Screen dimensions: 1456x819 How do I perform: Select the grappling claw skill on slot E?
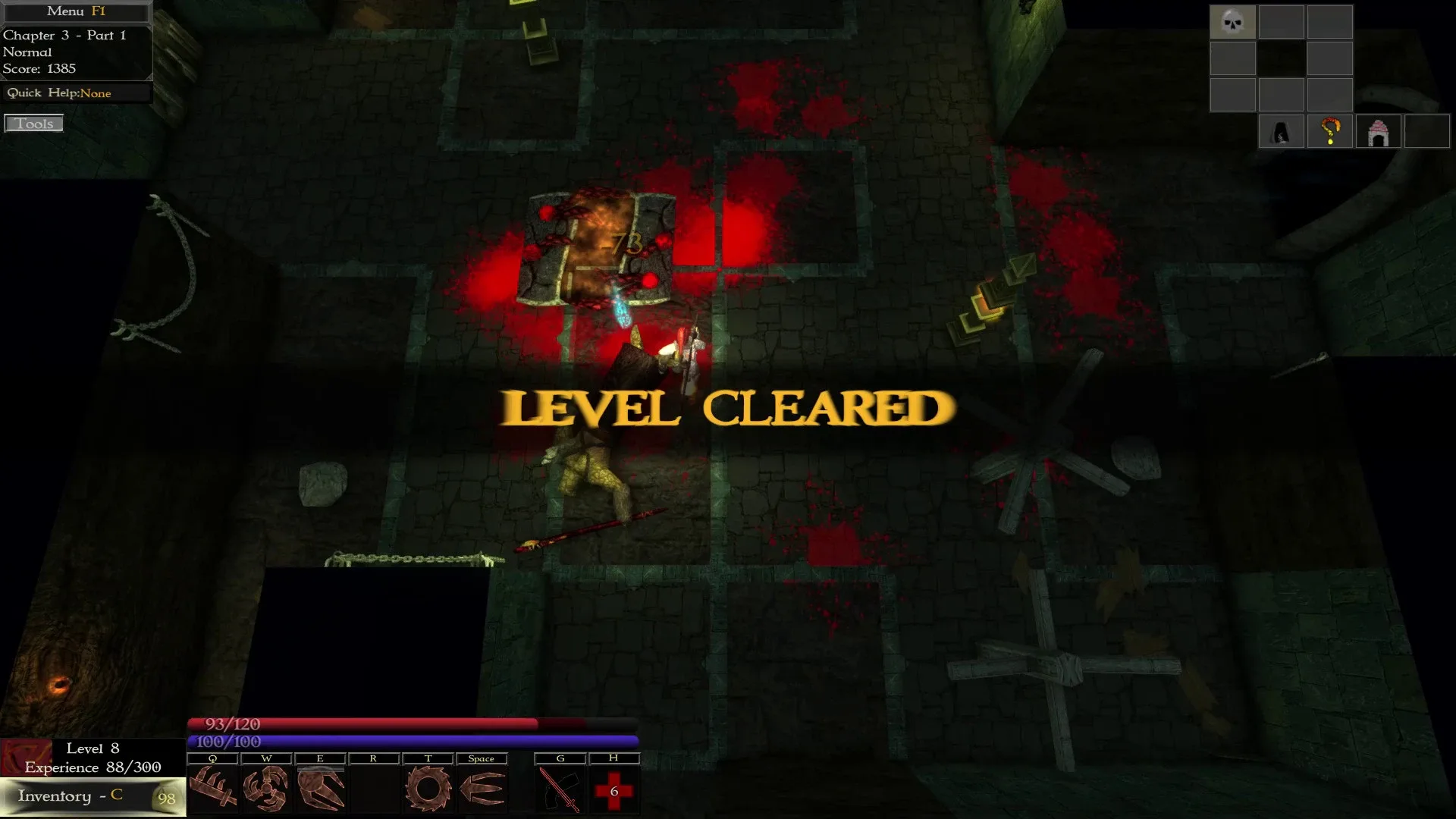321,789
